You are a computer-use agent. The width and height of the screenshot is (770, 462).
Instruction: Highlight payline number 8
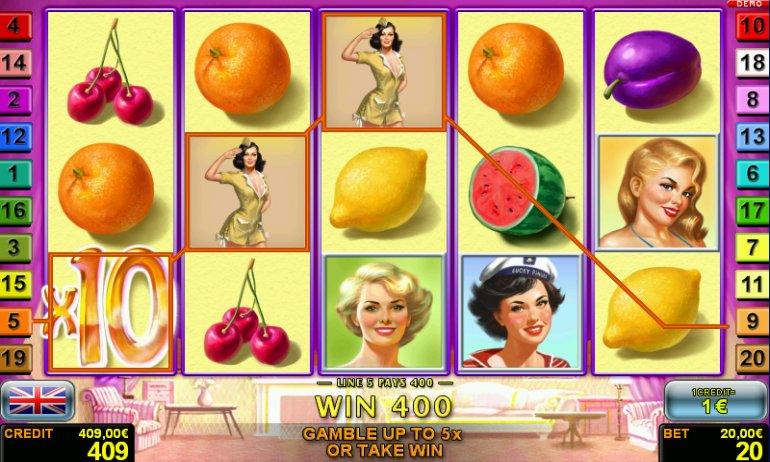click(752, 100)
